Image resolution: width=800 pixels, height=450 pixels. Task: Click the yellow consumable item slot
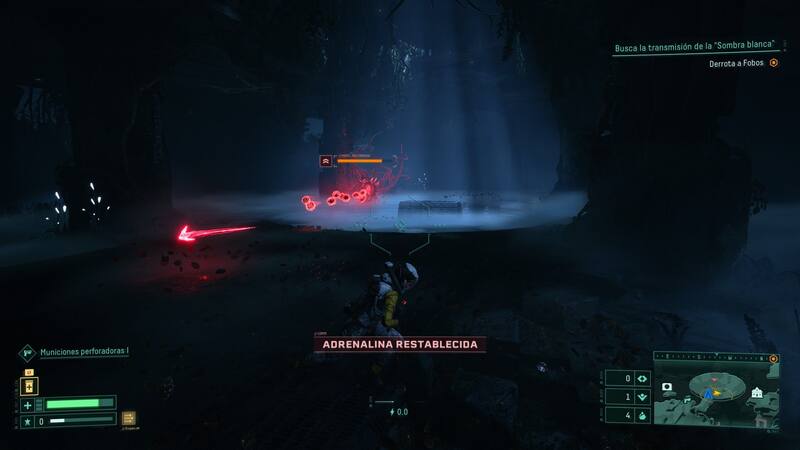(29, 384)
